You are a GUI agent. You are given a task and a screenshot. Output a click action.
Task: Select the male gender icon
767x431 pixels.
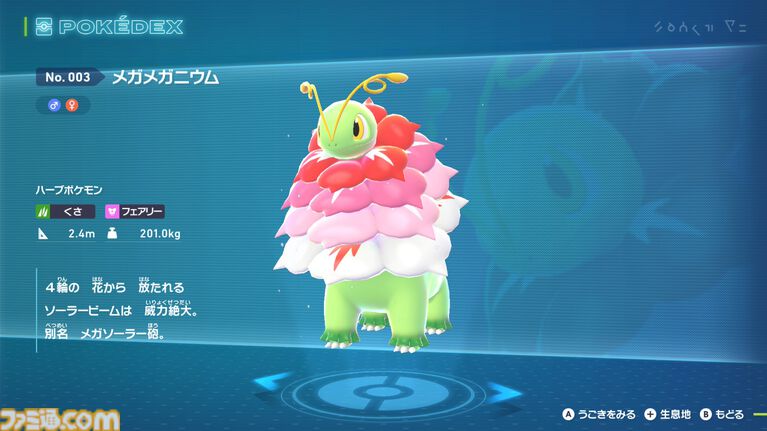[55, 104]
